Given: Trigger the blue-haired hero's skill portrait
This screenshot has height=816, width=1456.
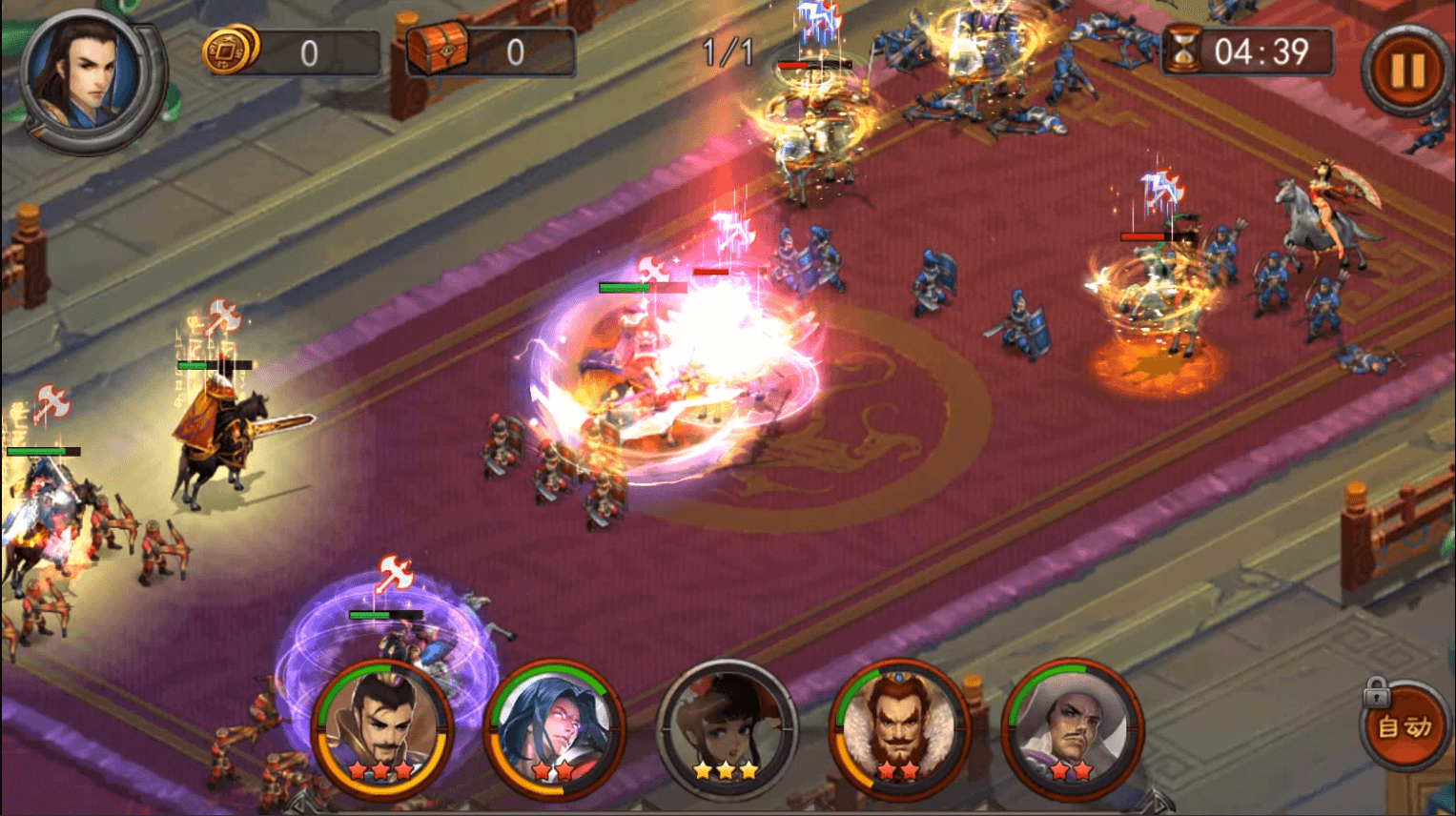Looking at the screenshot, I should [x=555, y=729].
